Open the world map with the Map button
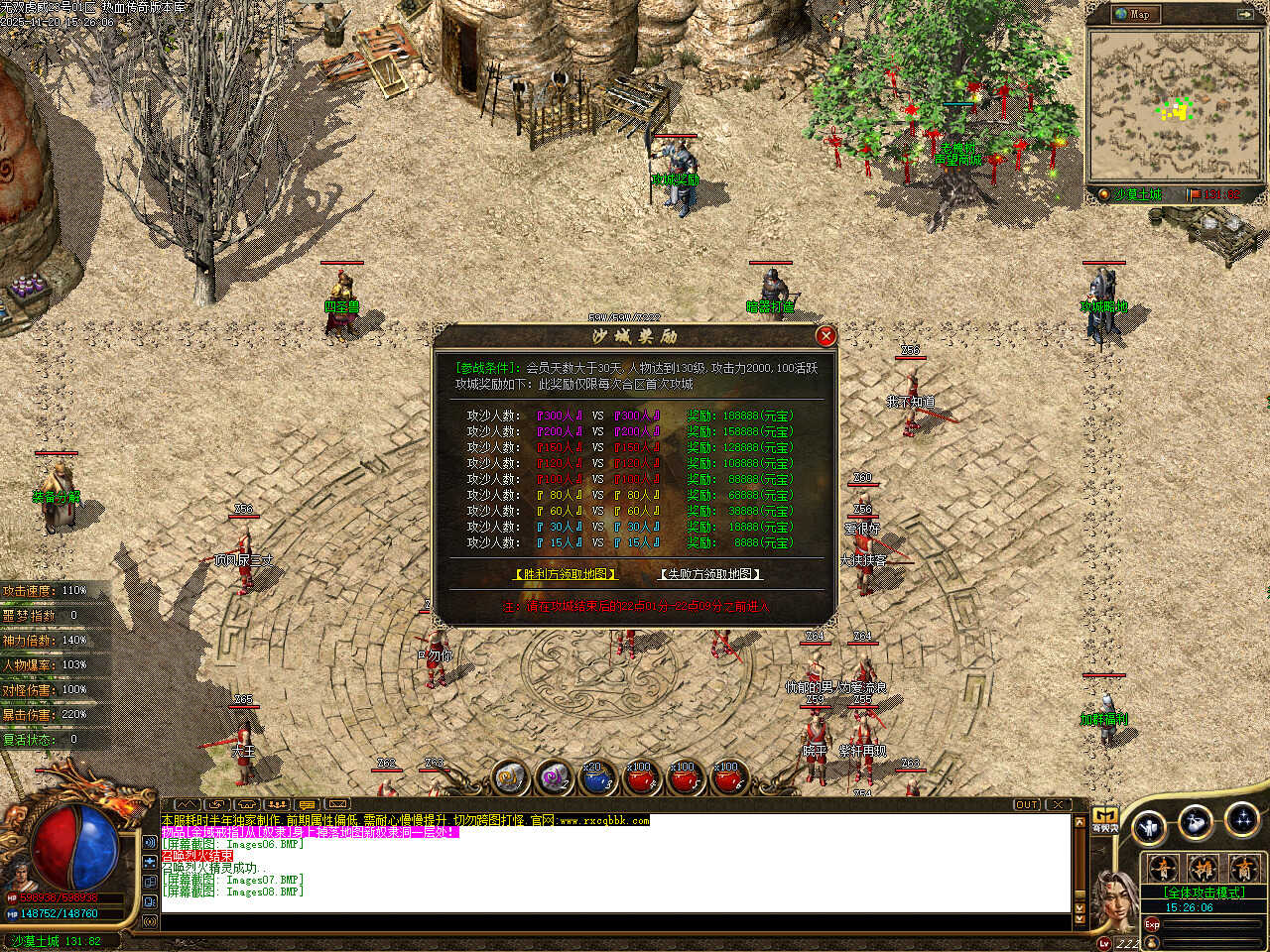This screenshot has height=952, width=1270. (1132, 14)
